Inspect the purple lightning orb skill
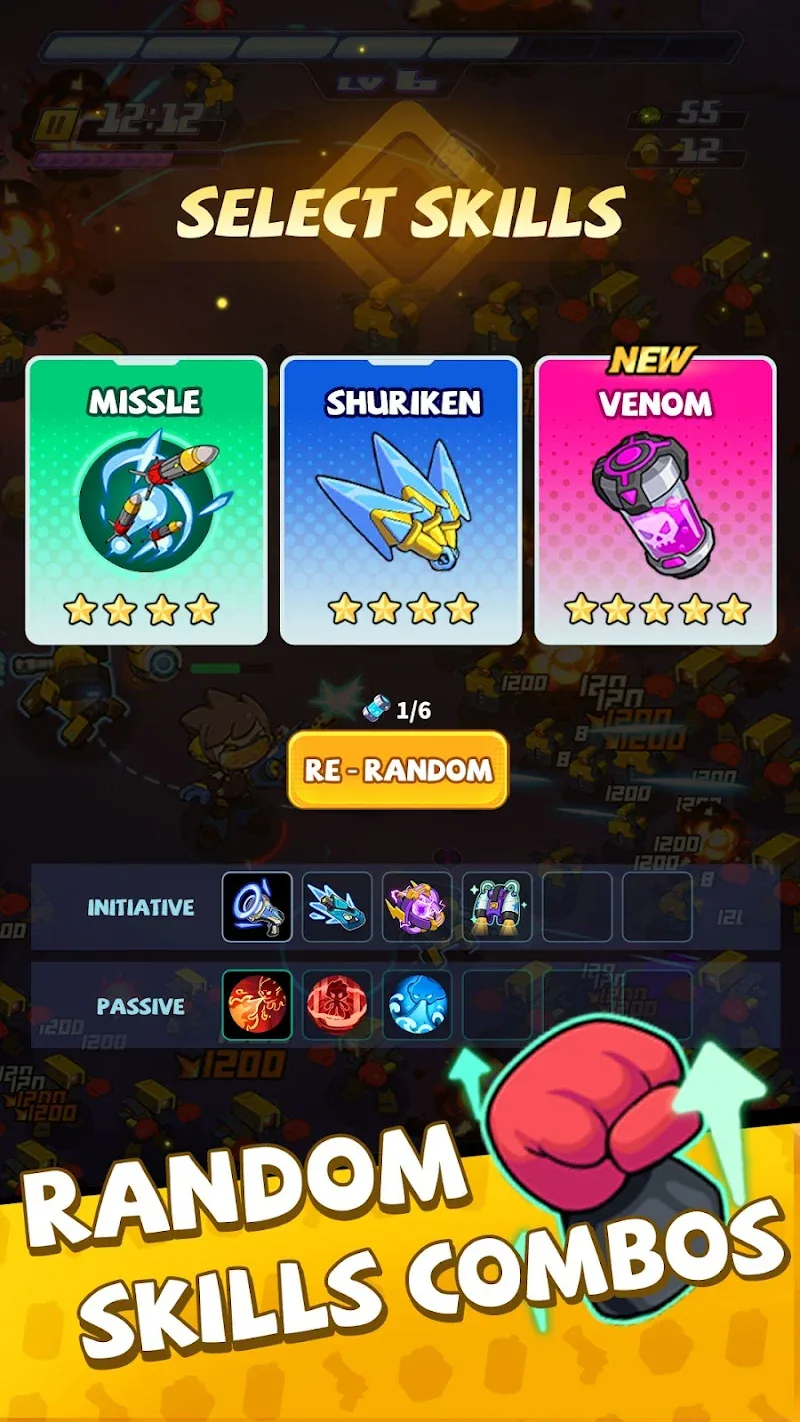Image resolution: width=800 pixels, height=1422 pixels. [417, 907]
